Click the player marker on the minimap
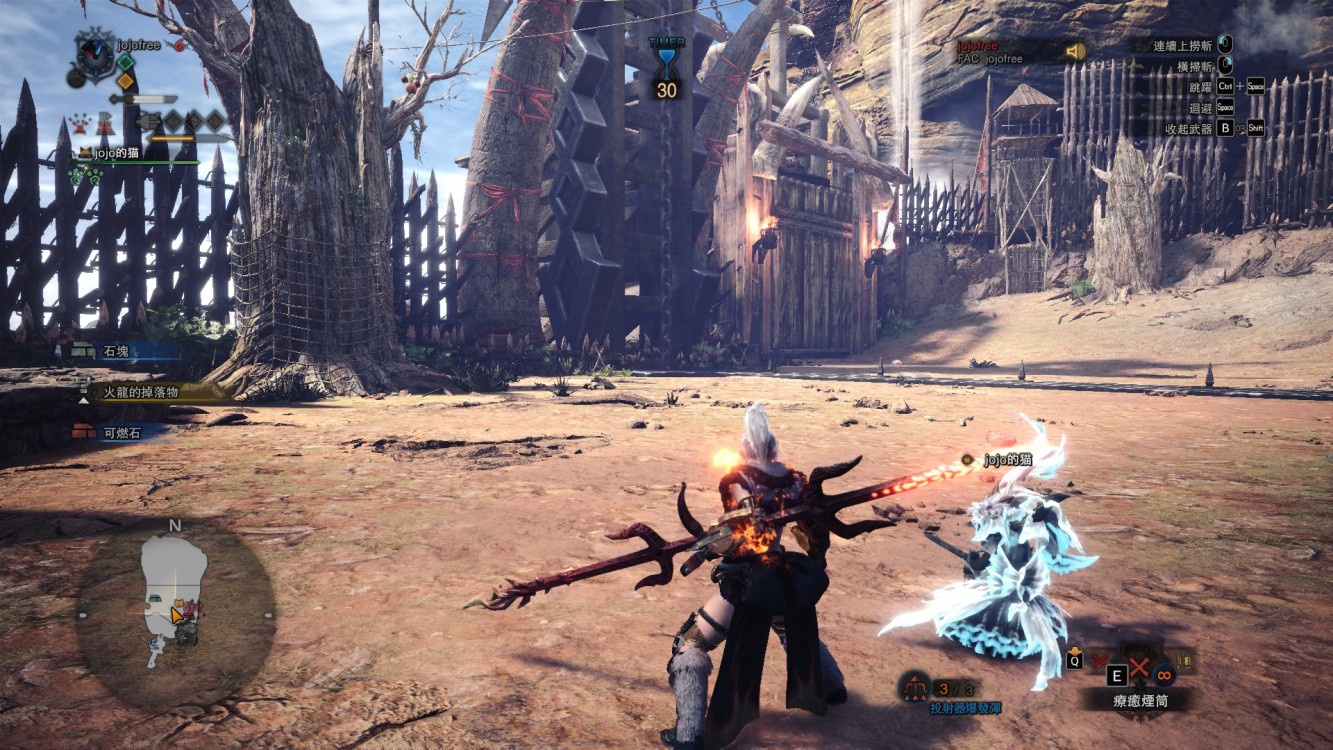1333x750 pixels. [178, 613]
